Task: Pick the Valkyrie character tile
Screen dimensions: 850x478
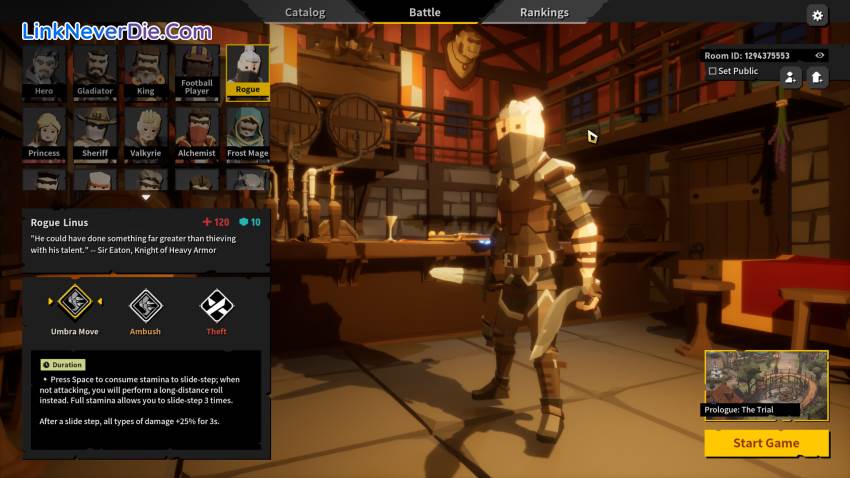Action: click(x=146, y=132)
